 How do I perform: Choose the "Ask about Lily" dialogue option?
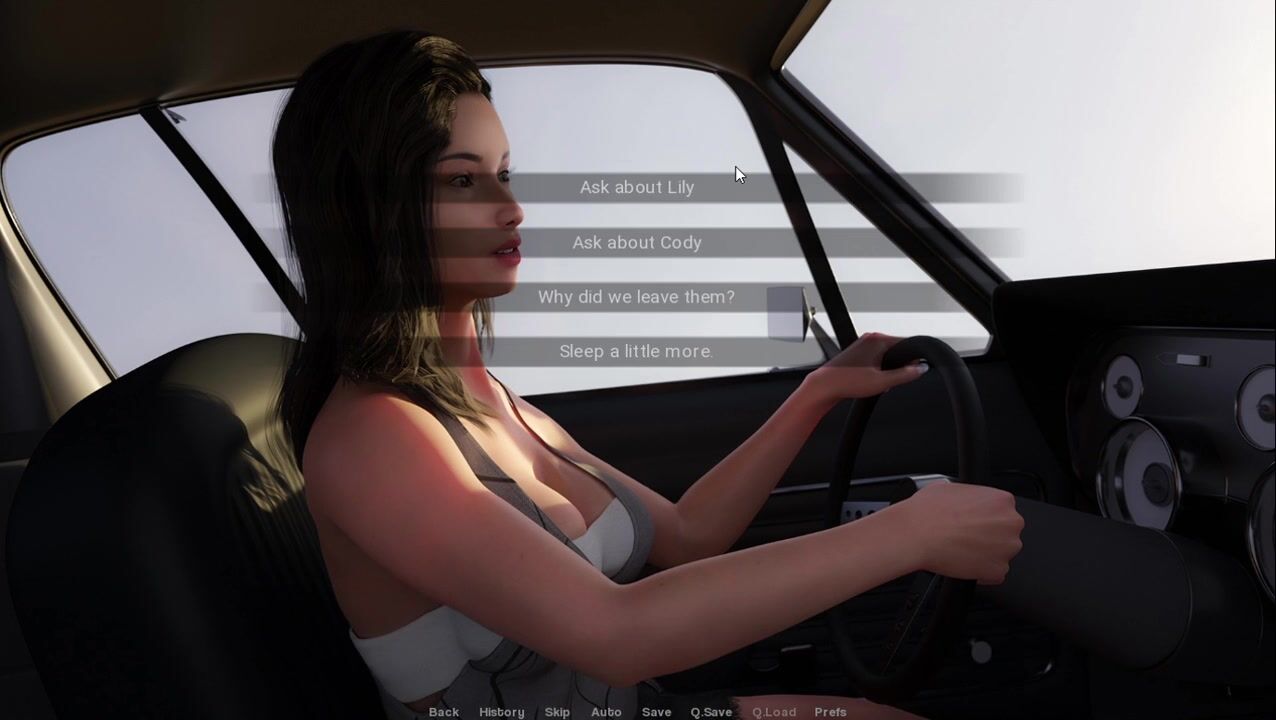(x=637, y=188)
